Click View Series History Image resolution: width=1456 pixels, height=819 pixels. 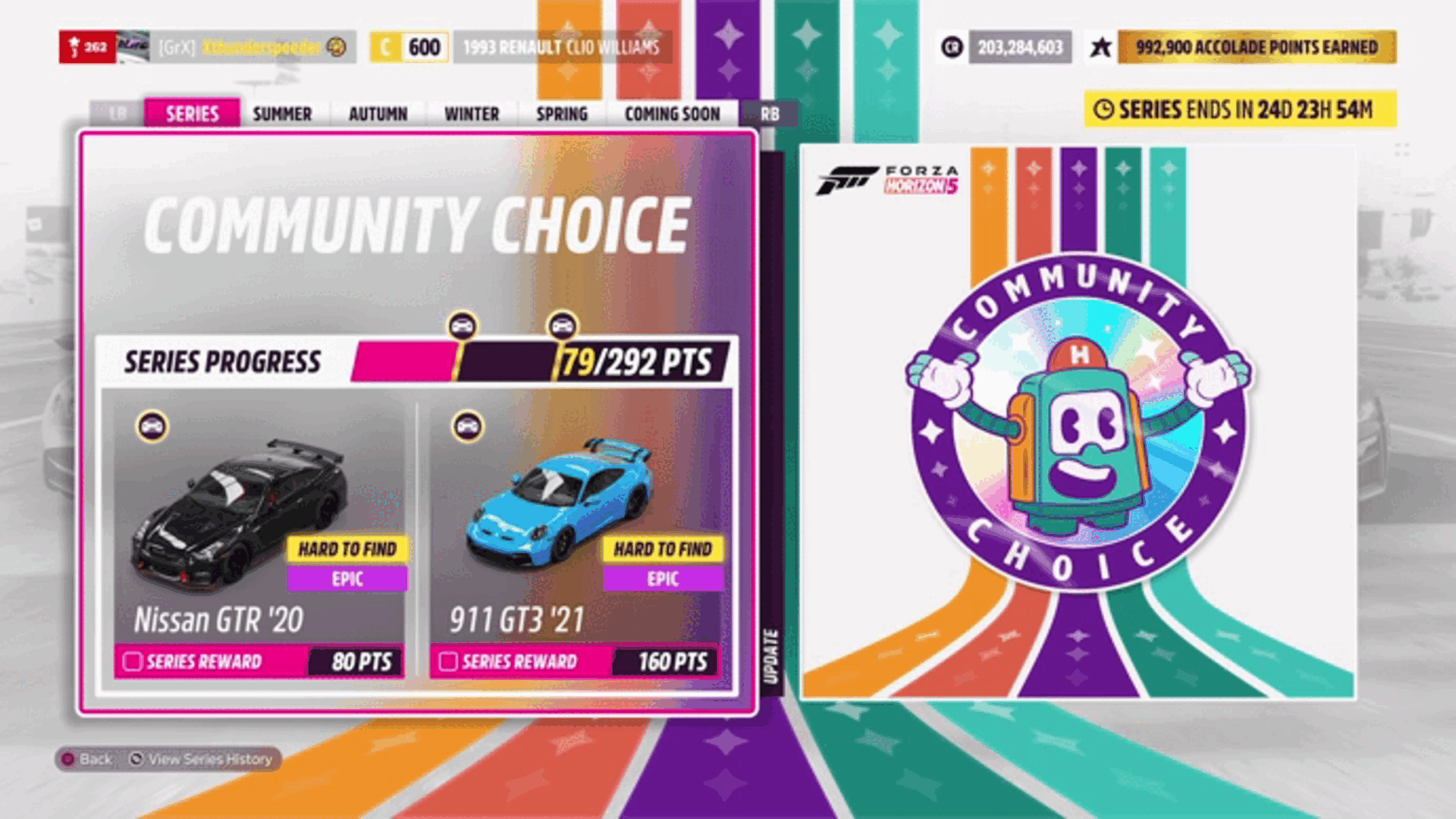(206, 759)
